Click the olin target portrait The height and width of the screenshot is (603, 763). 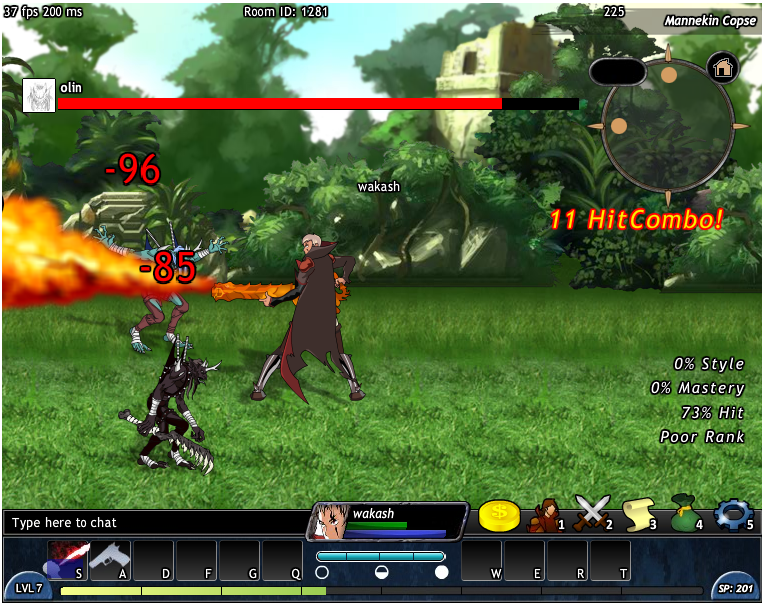[x=39, y=95]
